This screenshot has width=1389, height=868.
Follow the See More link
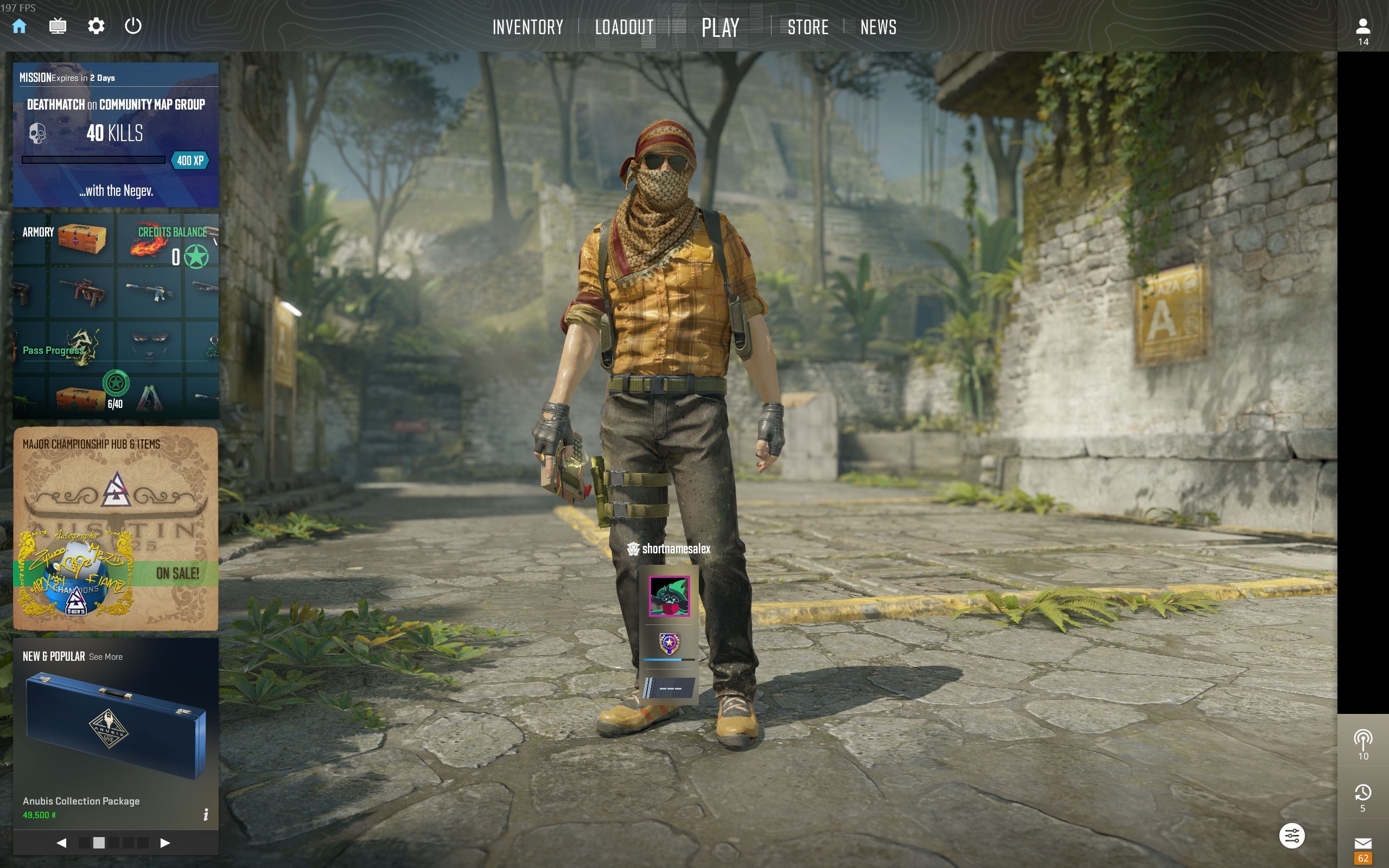click(x=106, y=657)
